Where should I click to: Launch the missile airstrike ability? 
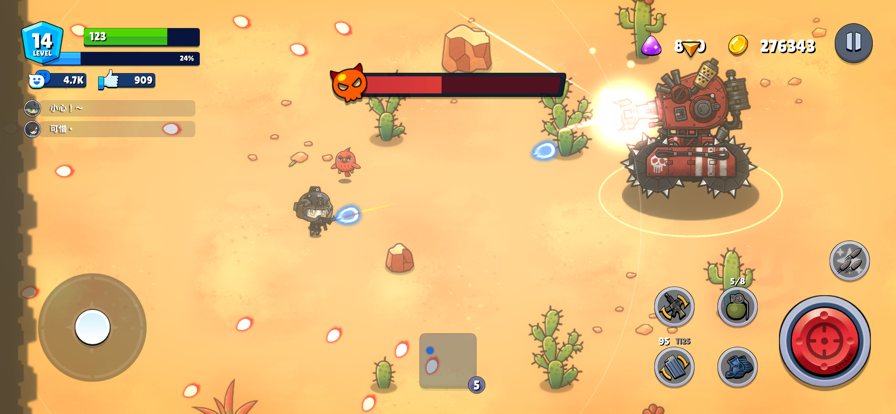click(849, 261)
